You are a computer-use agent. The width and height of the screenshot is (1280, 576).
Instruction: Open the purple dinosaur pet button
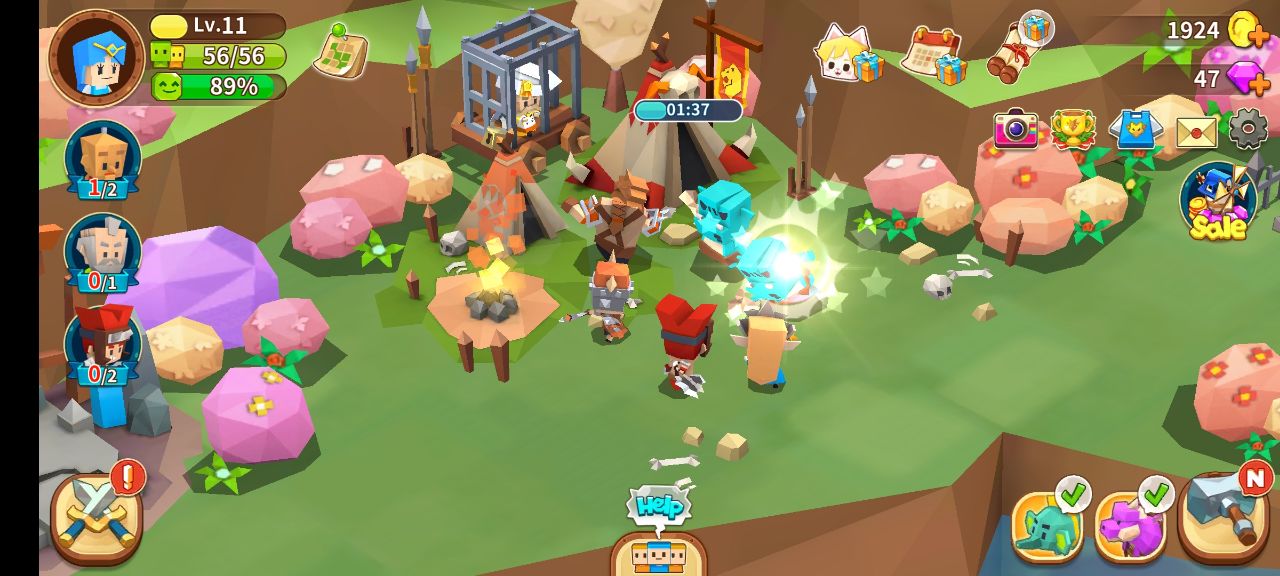(1129, 525)
